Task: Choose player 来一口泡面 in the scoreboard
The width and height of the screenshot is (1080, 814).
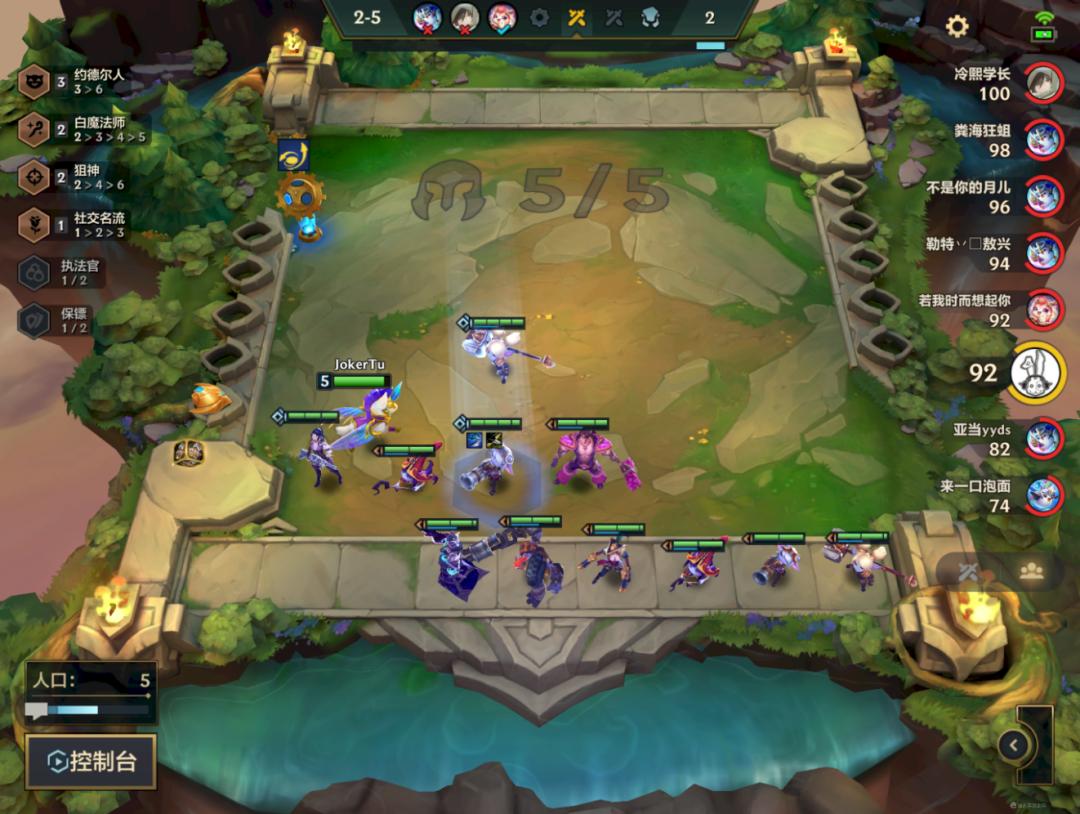Action: (x=1043, y=494)
